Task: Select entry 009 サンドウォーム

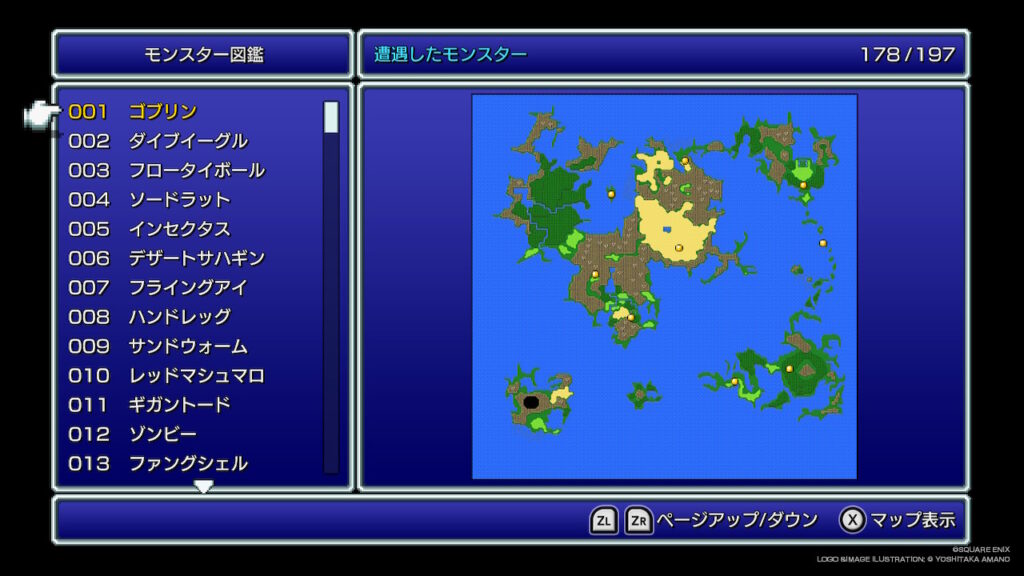Action: [187, 346]
